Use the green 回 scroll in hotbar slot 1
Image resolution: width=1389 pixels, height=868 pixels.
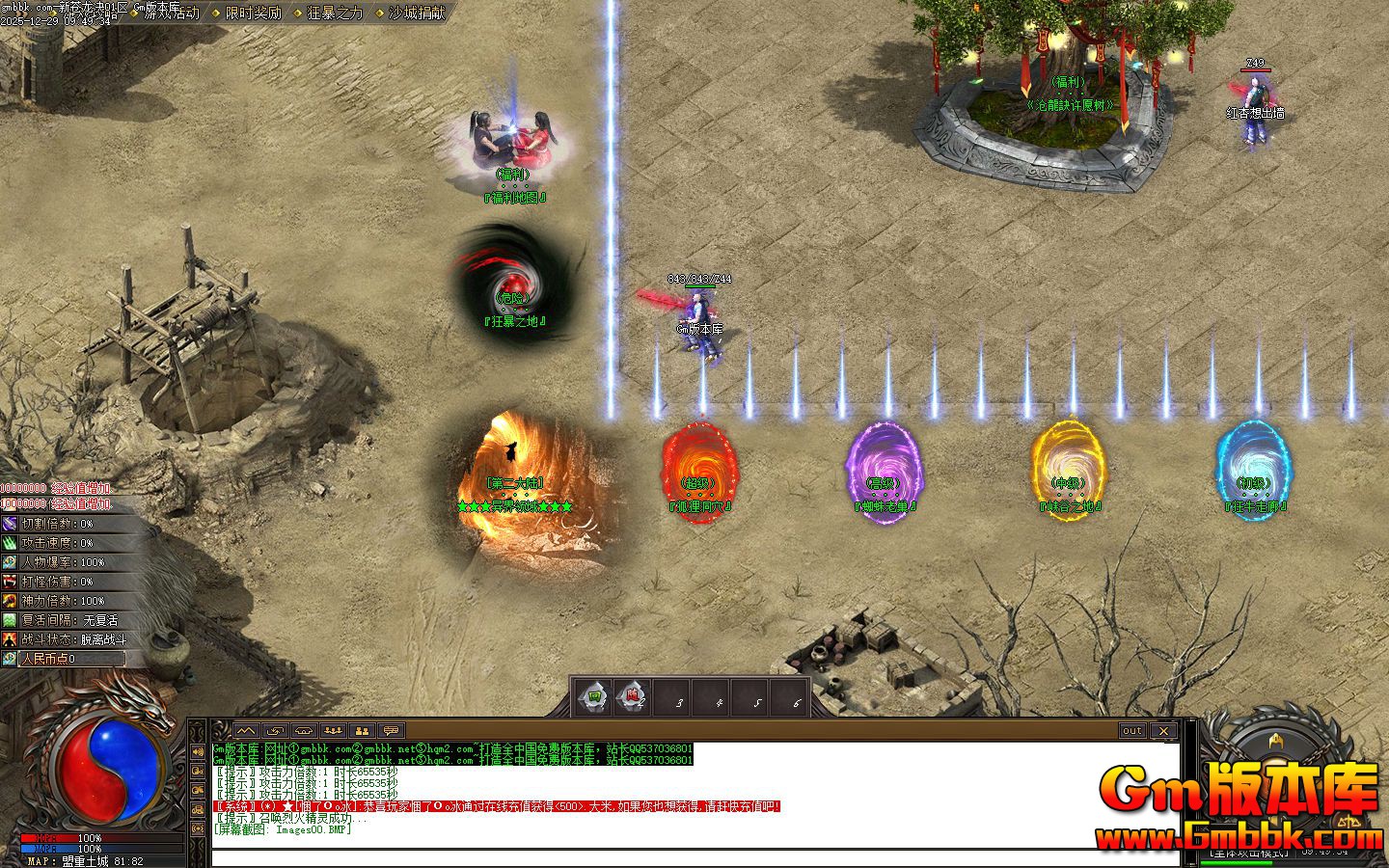click(x=595, y=696)
